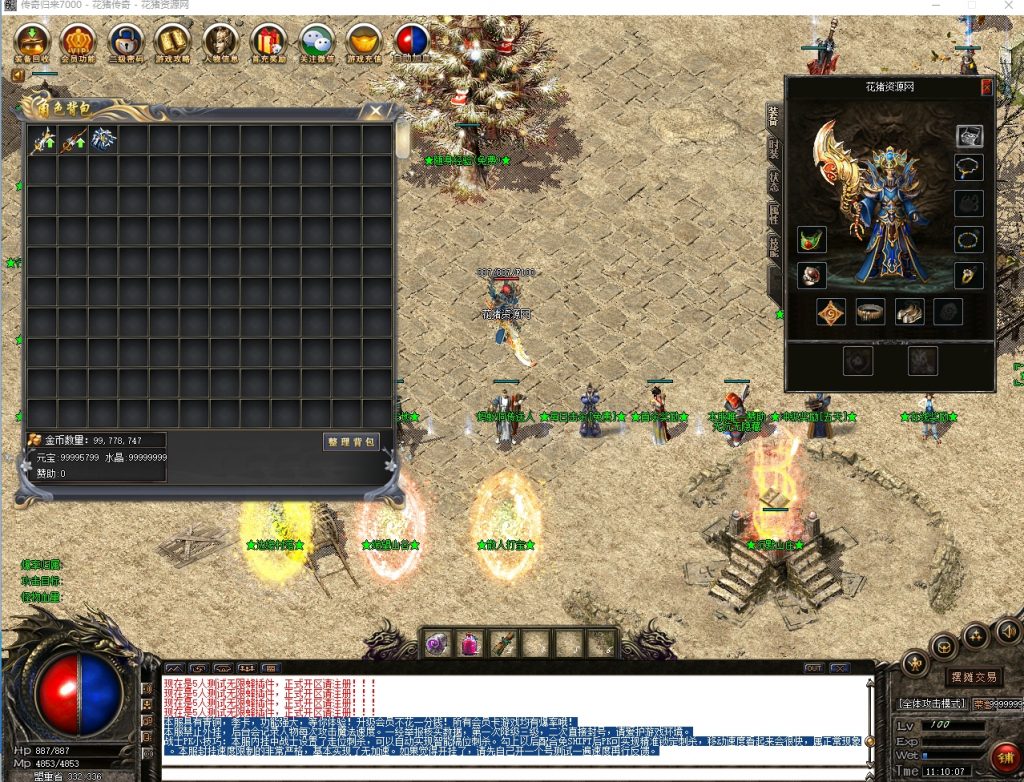Open the 摆摊交易 stall trade button
Viewport: 1024px width, 782px height.
(x=972, y=677)
